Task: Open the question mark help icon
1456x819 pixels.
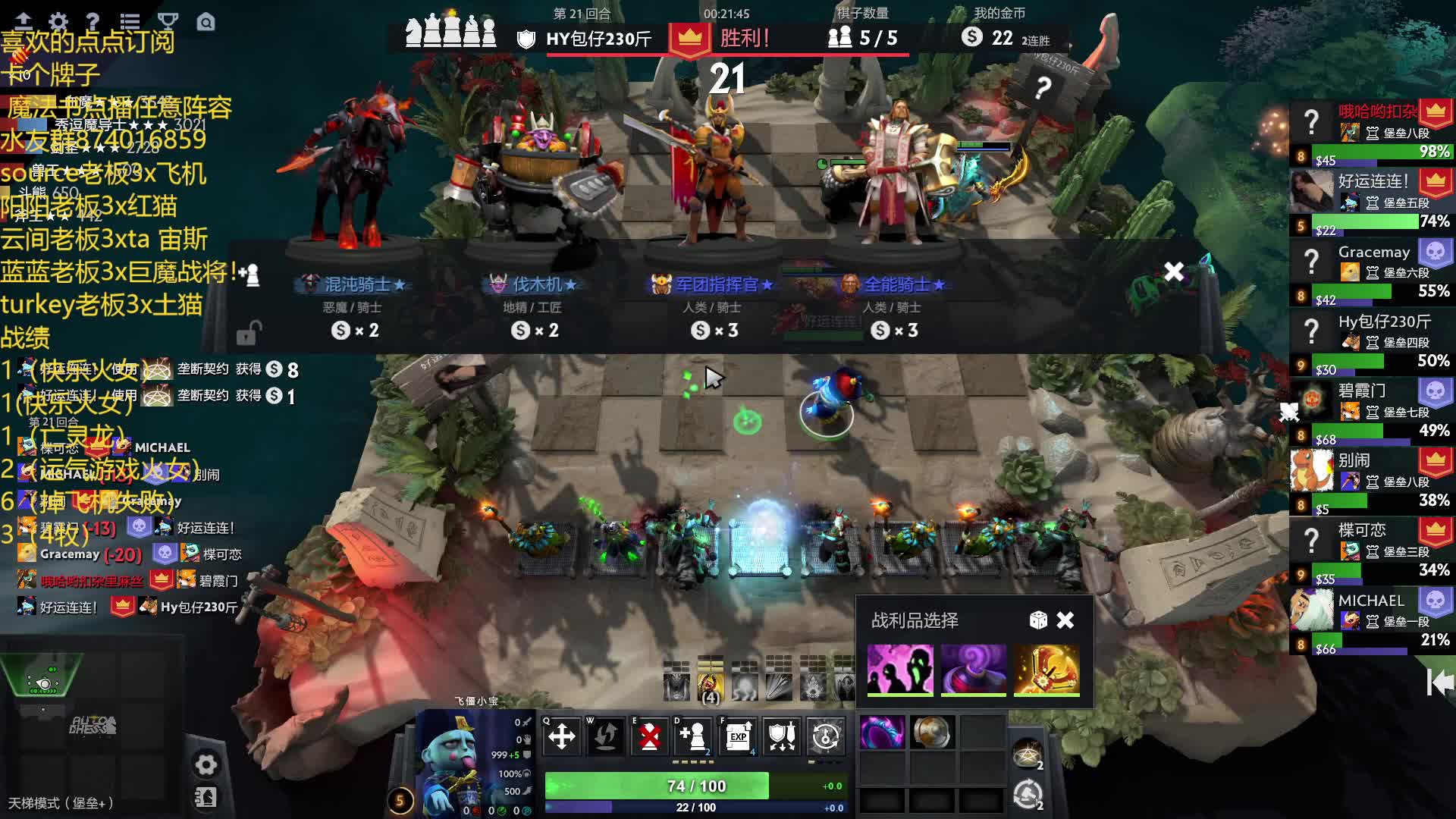Action: coord(93,21)
